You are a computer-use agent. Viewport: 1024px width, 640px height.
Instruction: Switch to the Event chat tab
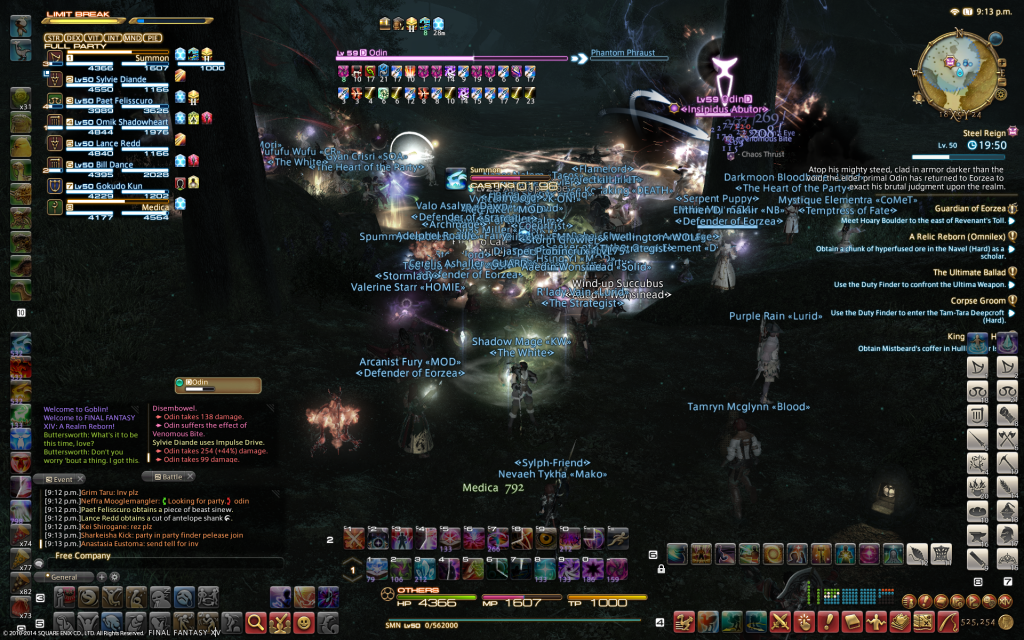pos(58,479)
